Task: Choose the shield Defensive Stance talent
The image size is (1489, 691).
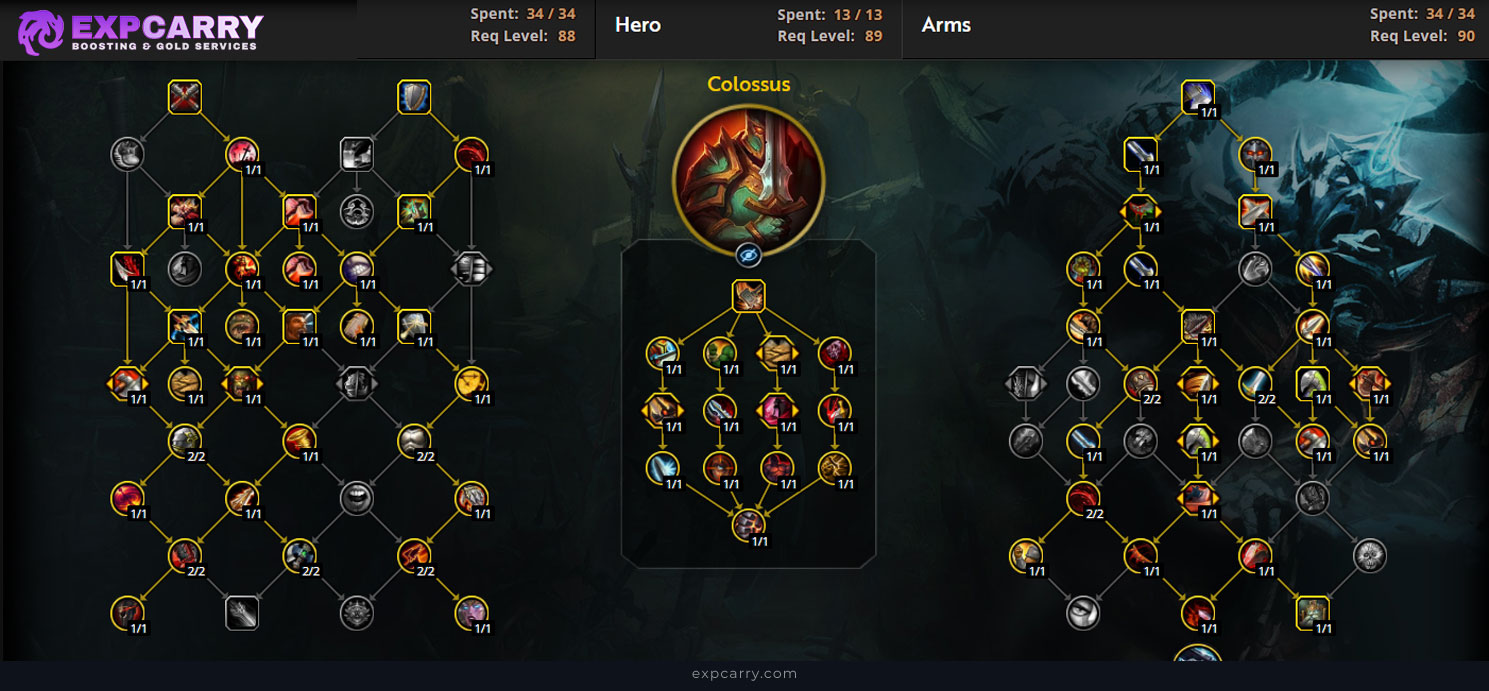Action: click(x=414, y=97)
